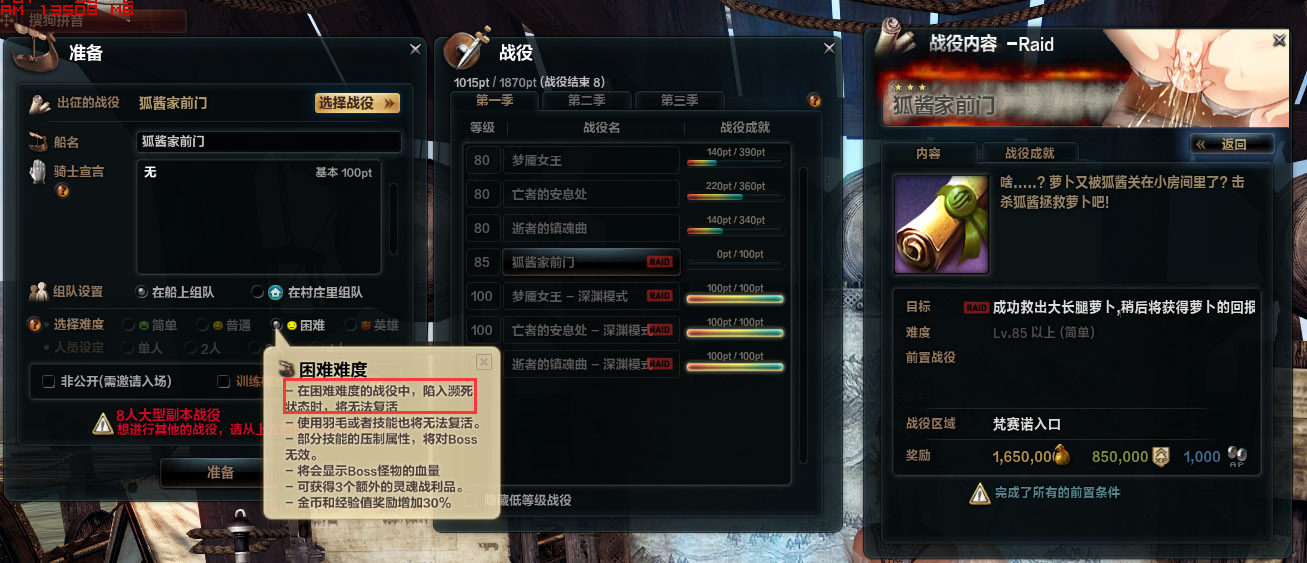Choose 简单 difficulty
This screenshot has height=563, width=1307.
tap(129, 325)
